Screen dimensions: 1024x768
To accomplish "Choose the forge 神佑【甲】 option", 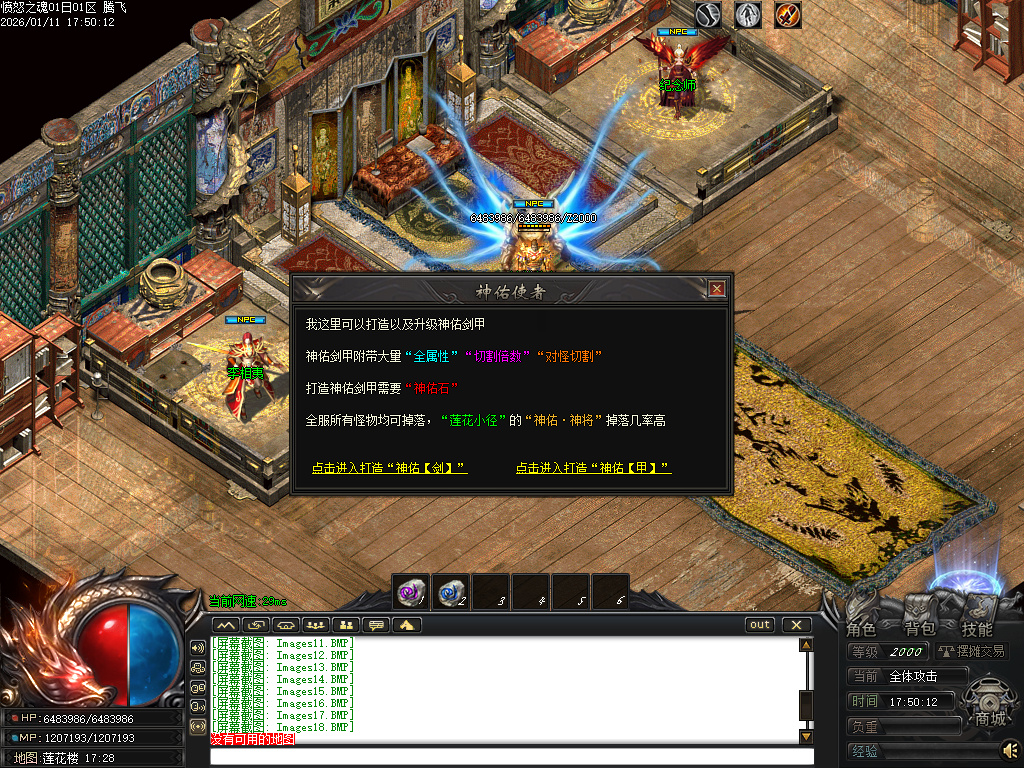I will point(593,468).
